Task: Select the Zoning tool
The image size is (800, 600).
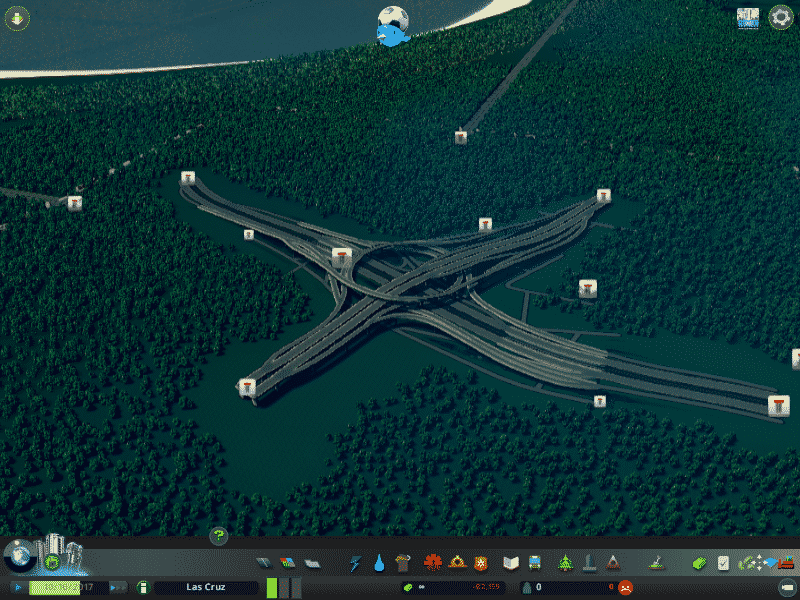Action: (288, 563)
